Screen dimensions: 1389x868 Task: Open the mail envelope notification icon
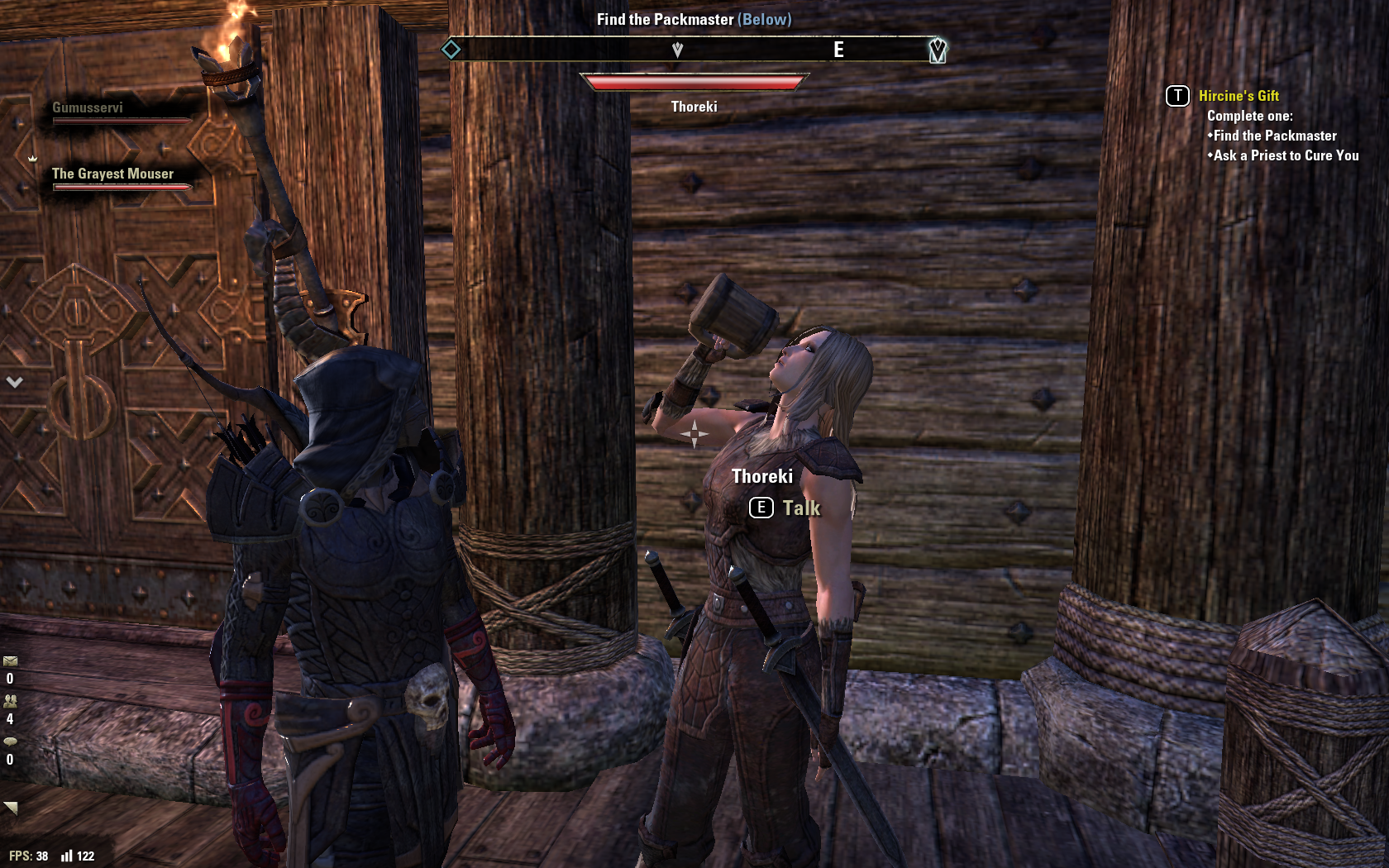coord(10,661)
